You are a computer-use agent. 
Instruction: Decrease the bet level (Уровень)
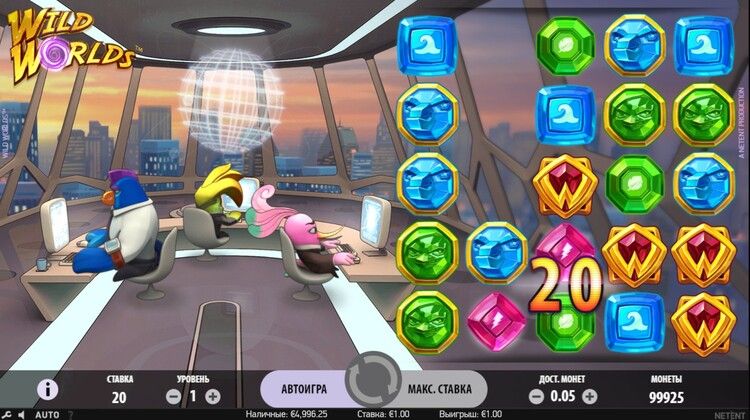pos(168,397)
